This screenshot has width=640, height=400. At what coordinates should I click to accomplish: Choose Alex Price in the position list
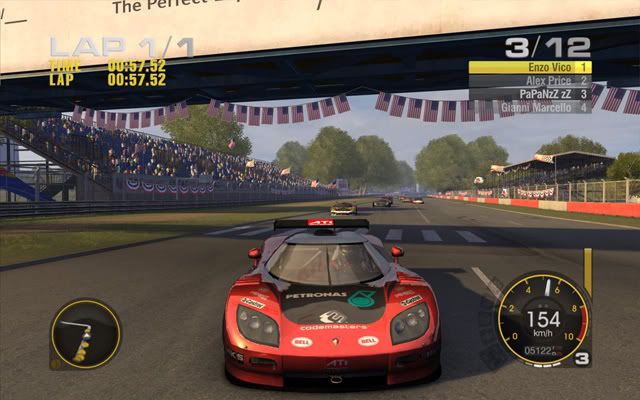[530, 81]
